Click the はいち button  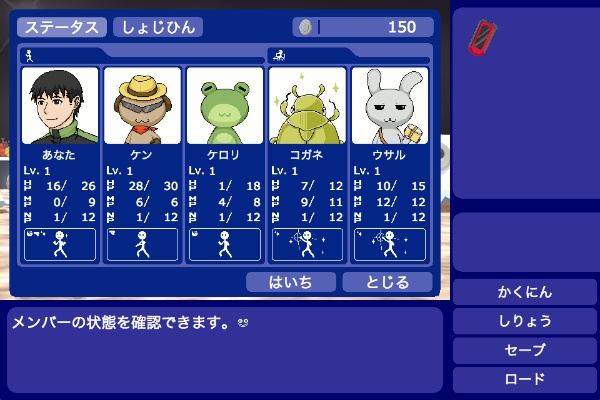[x=291, y=282]
